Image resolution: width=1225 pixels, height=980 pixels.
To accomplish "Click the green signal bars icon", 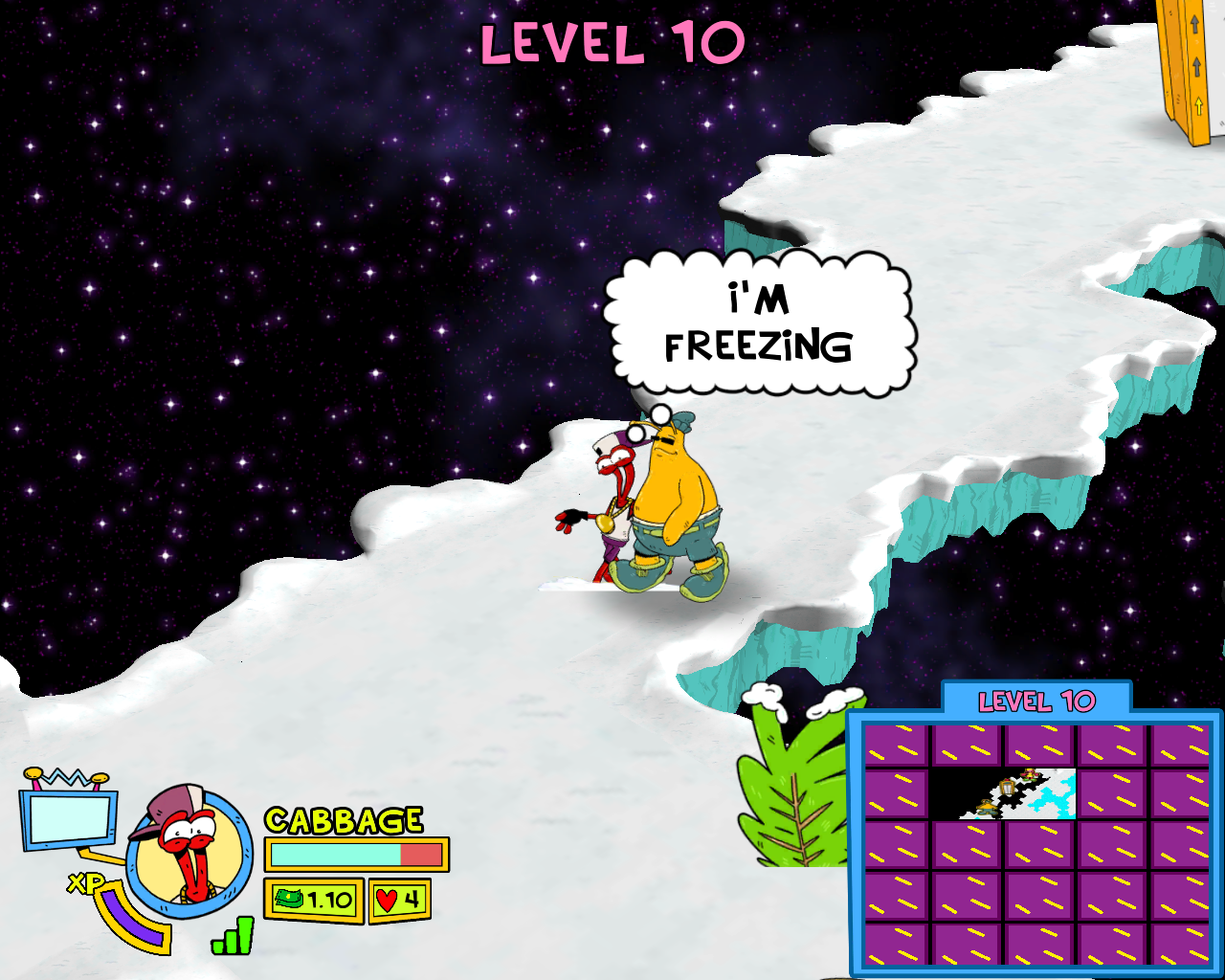I will [x=234, y=937].
